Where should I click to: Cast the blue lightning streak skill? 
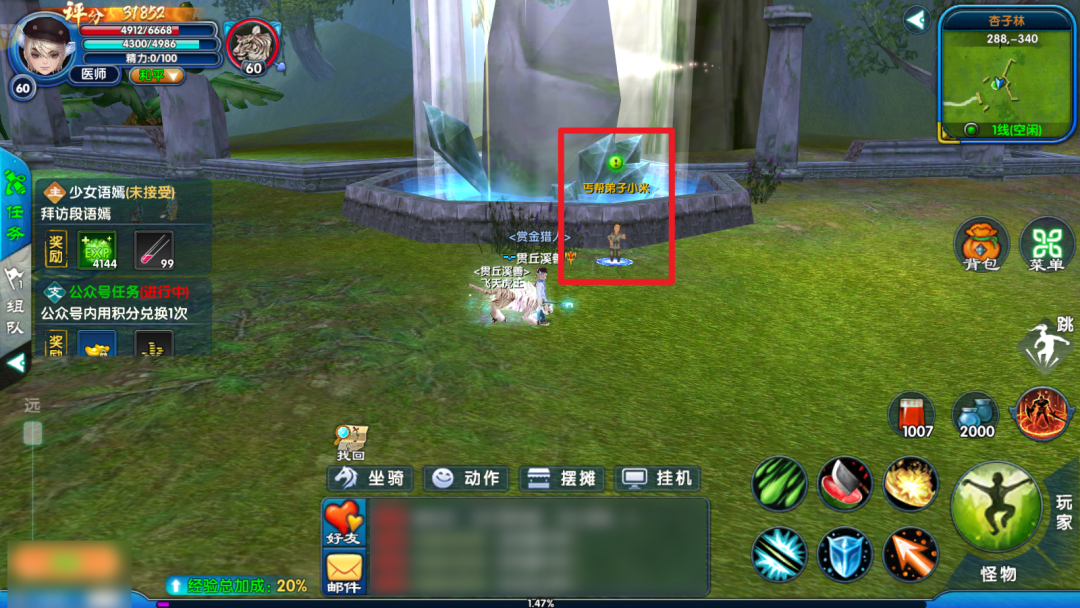point(779,554)
